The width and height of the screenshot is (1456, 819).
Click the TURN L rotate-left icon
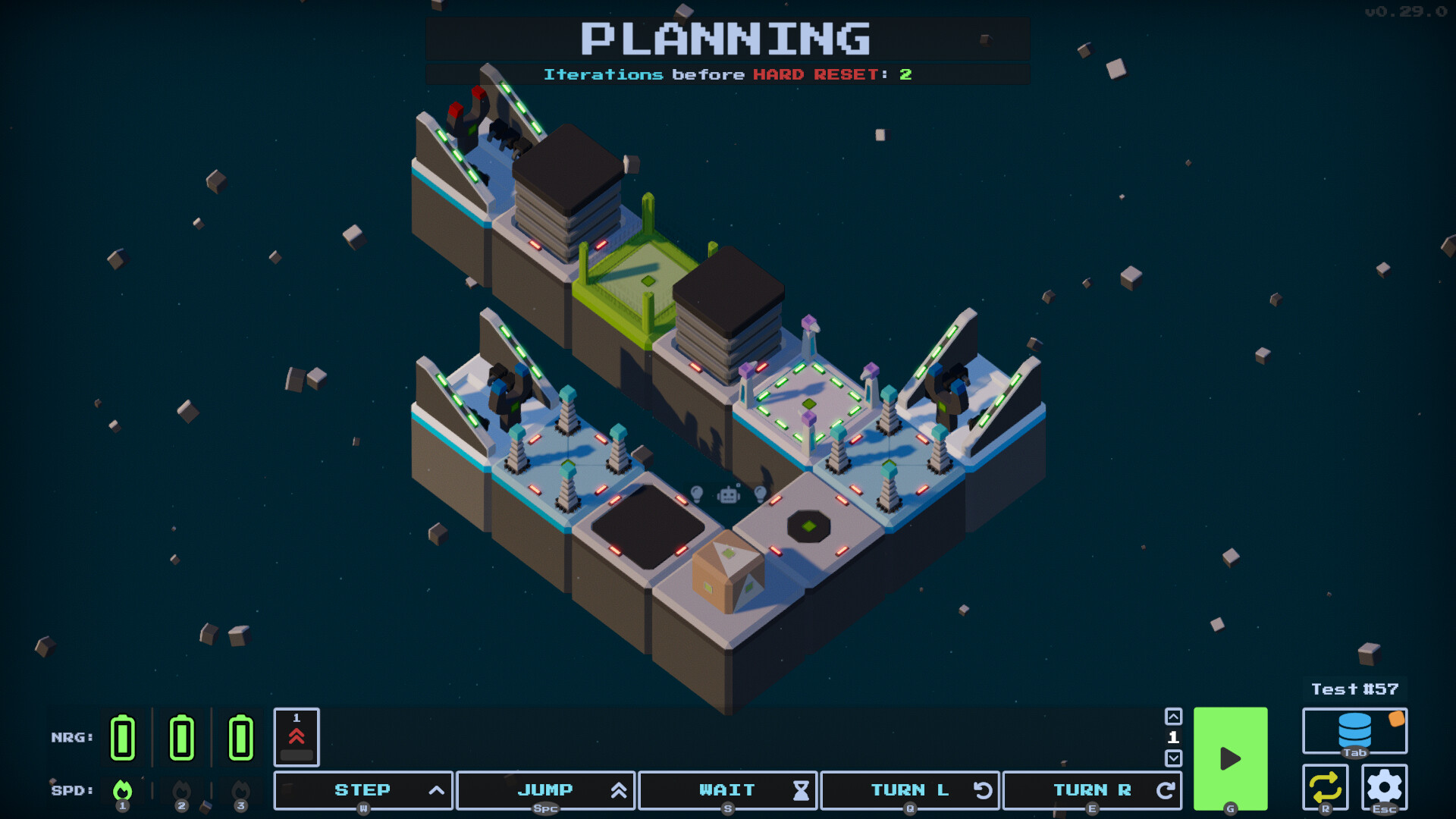coord(983,790)
